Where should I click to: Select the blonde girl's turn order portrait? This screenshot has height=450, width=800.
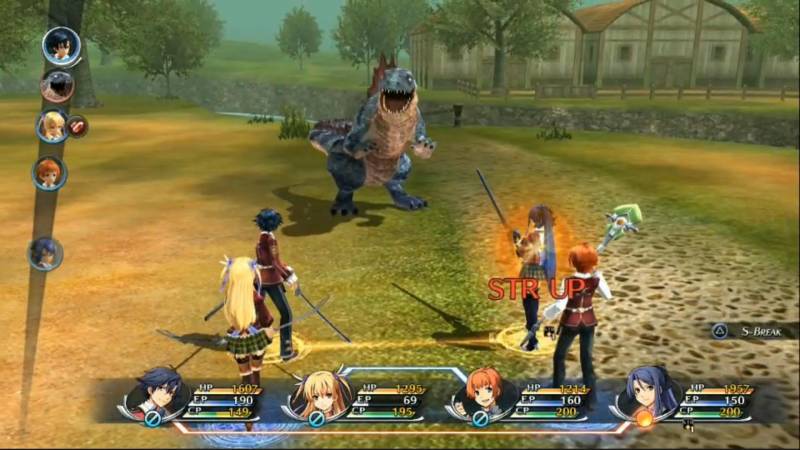click(51, 126)
